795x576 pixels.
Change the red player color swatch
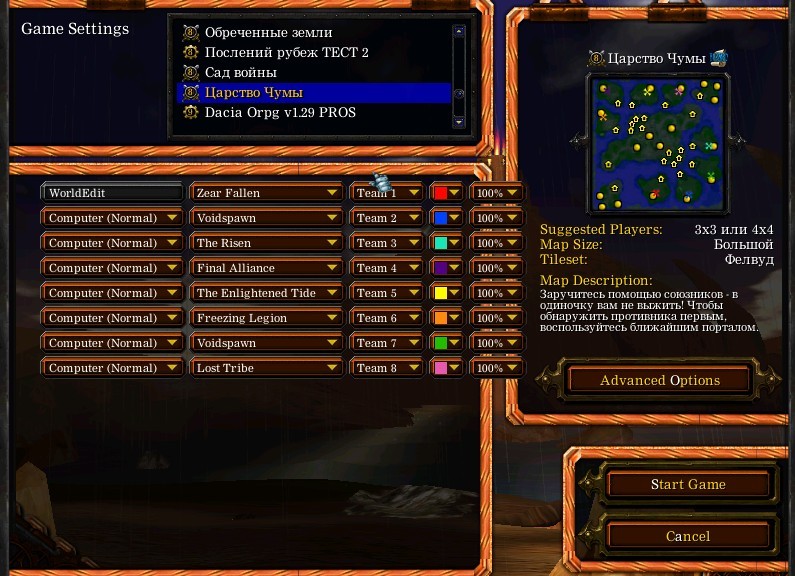click(446, 193)
